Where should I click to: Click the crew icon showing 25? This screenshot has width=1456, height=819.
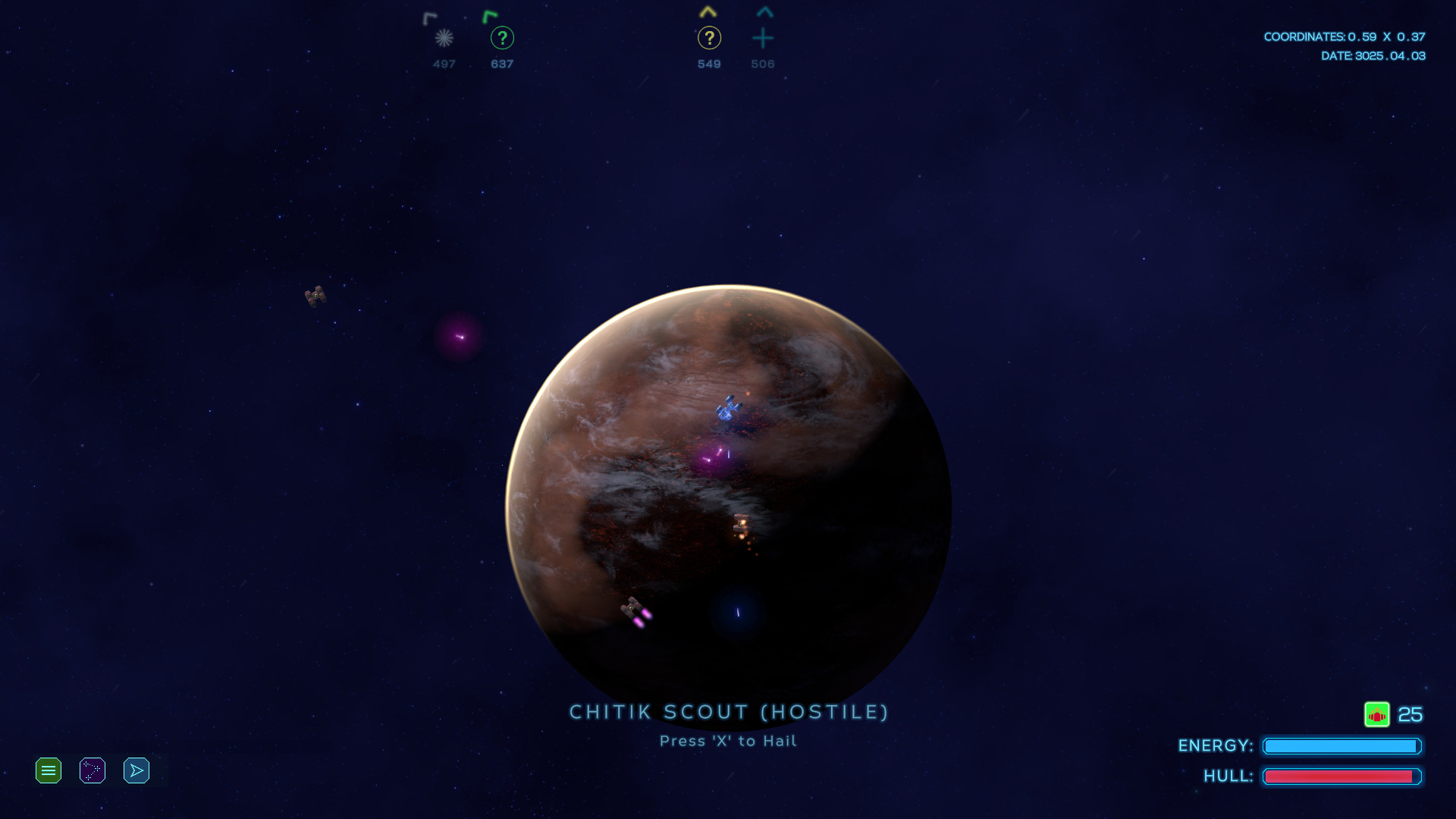(x=1377, y=714)
